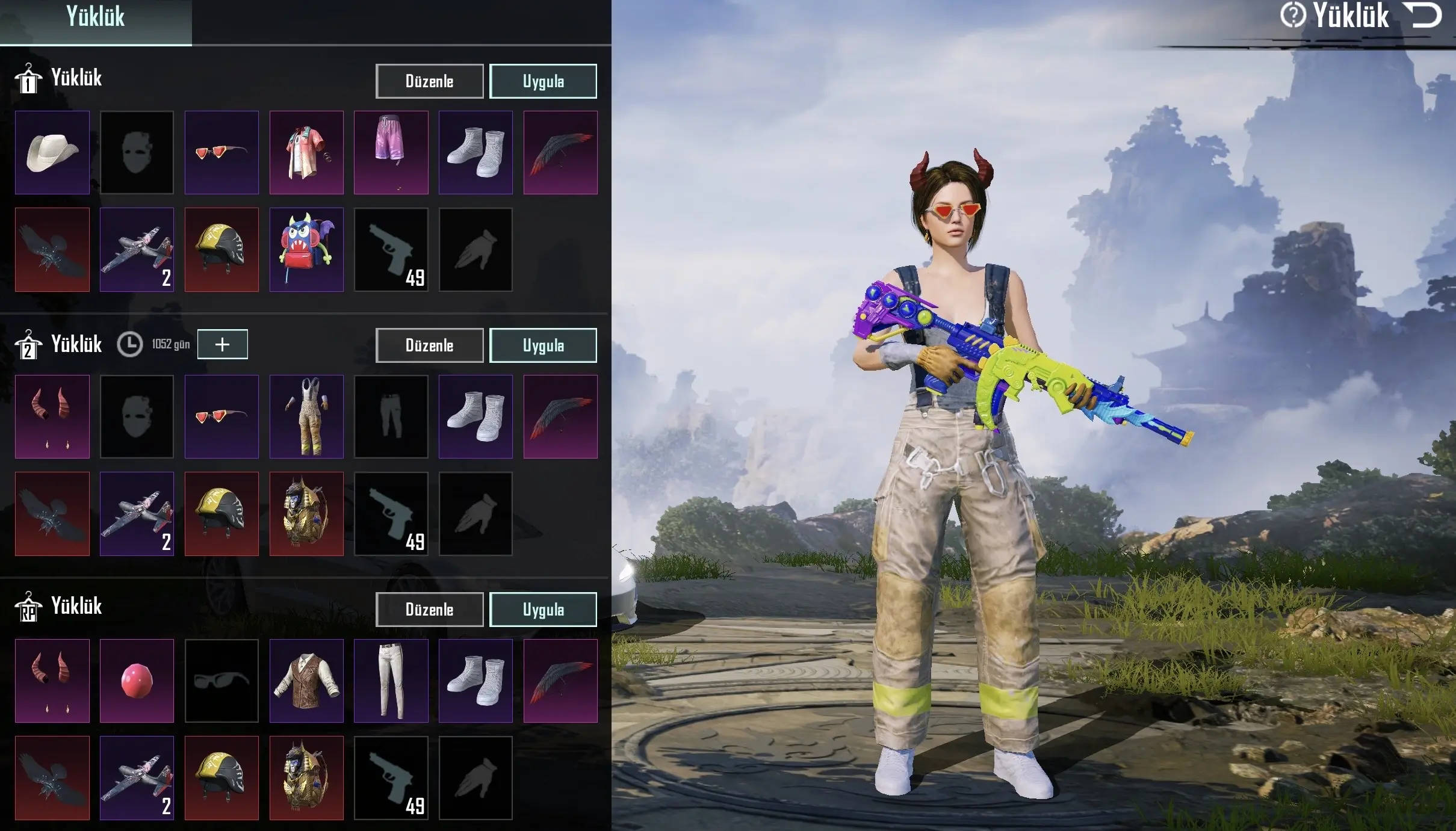Select the firefighter overalls outfit slot
The width and height of the screenshot is (1456, 831).
click(x=306, y=416)
